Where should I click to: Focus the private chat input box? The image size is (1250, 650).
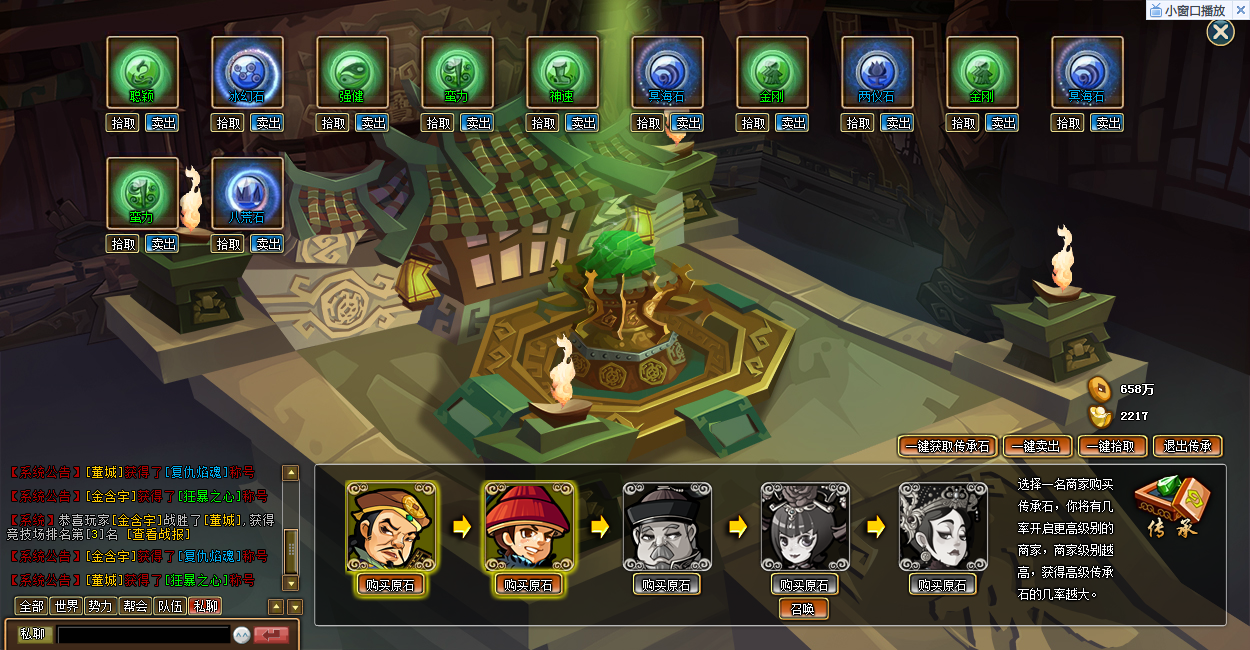(144, 634)
